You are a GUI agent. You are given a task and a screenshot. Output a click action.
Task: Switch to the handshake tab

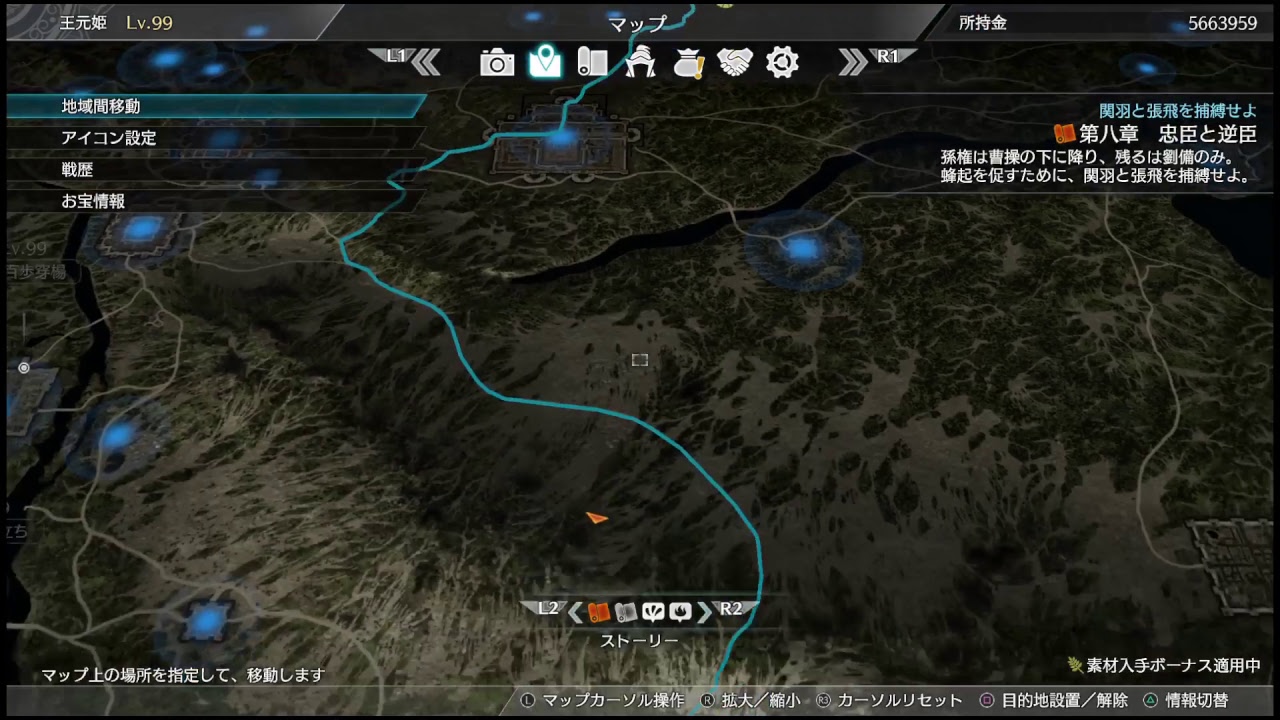pos(735,62)
